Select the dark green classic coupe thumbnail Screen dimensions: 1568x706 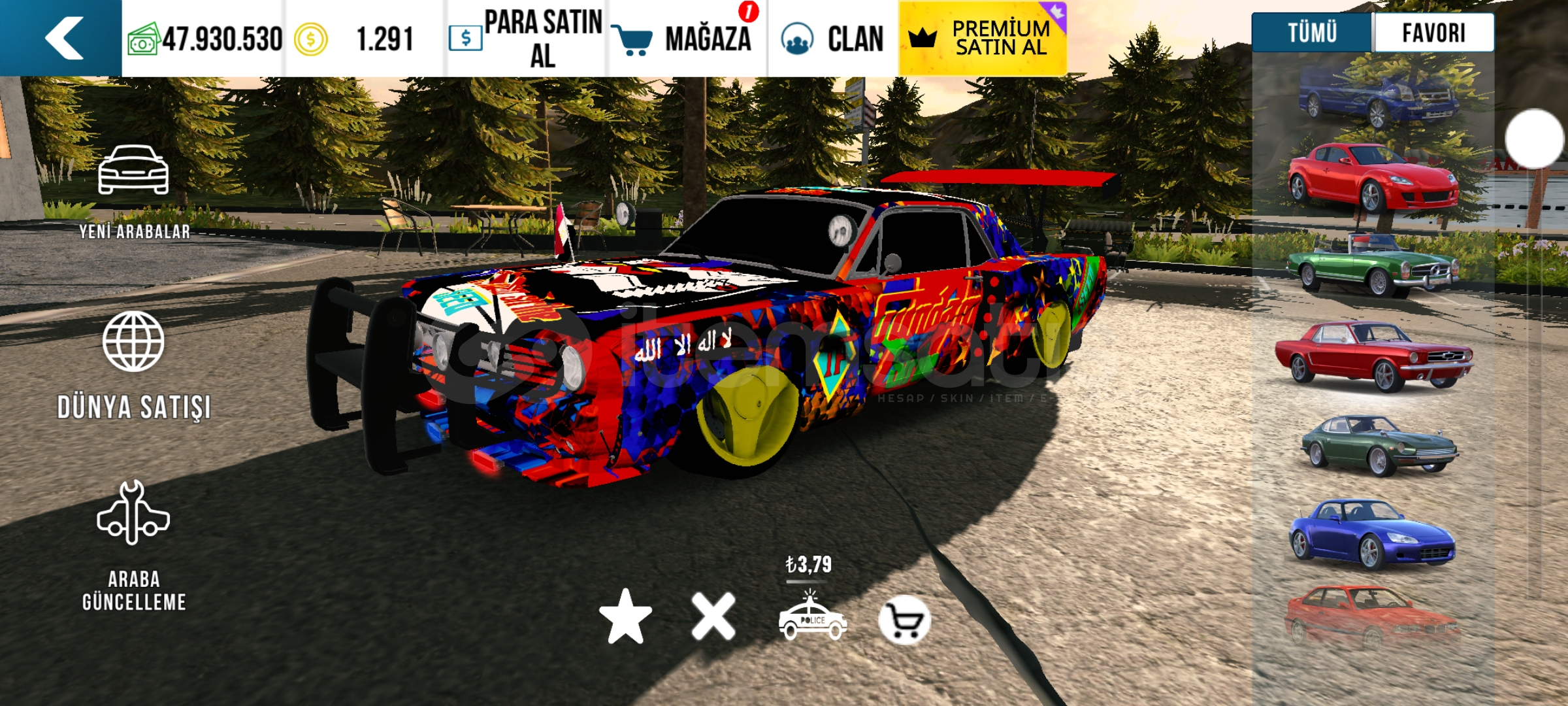click(1379, 445)
